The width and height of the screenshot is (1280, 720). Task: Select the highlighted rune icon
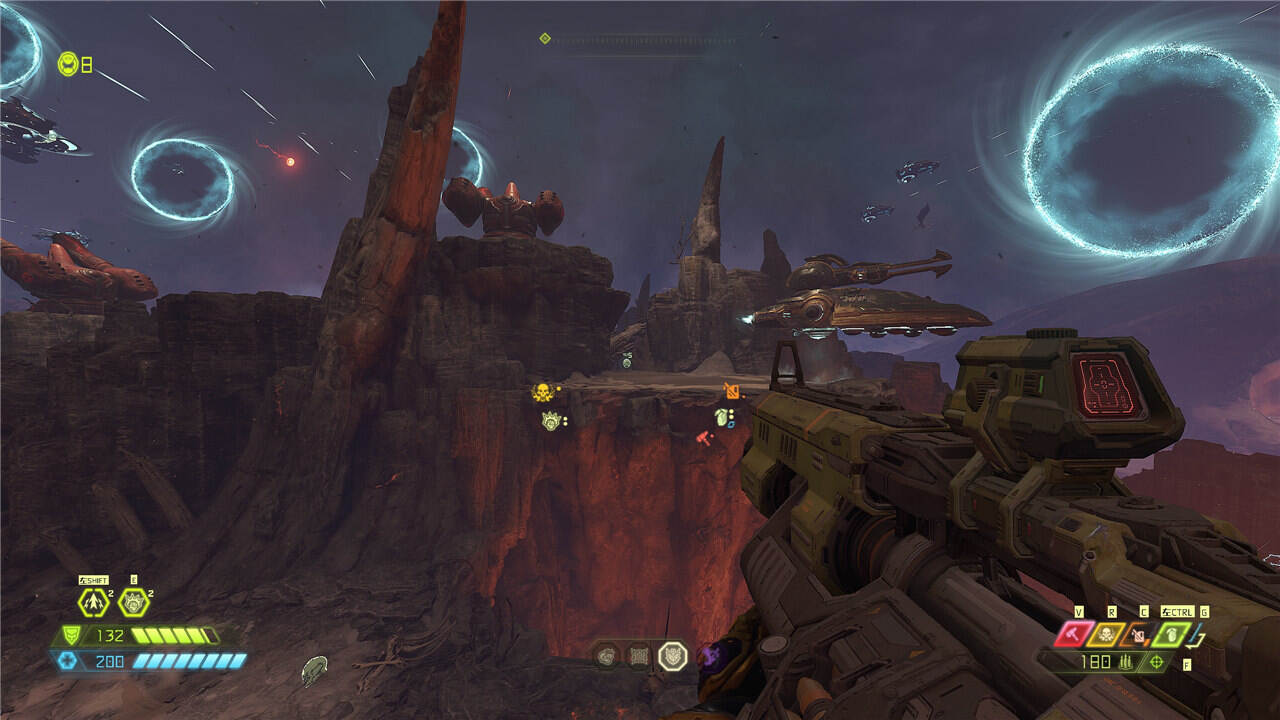pyautogui.click(x=672, y=656)
